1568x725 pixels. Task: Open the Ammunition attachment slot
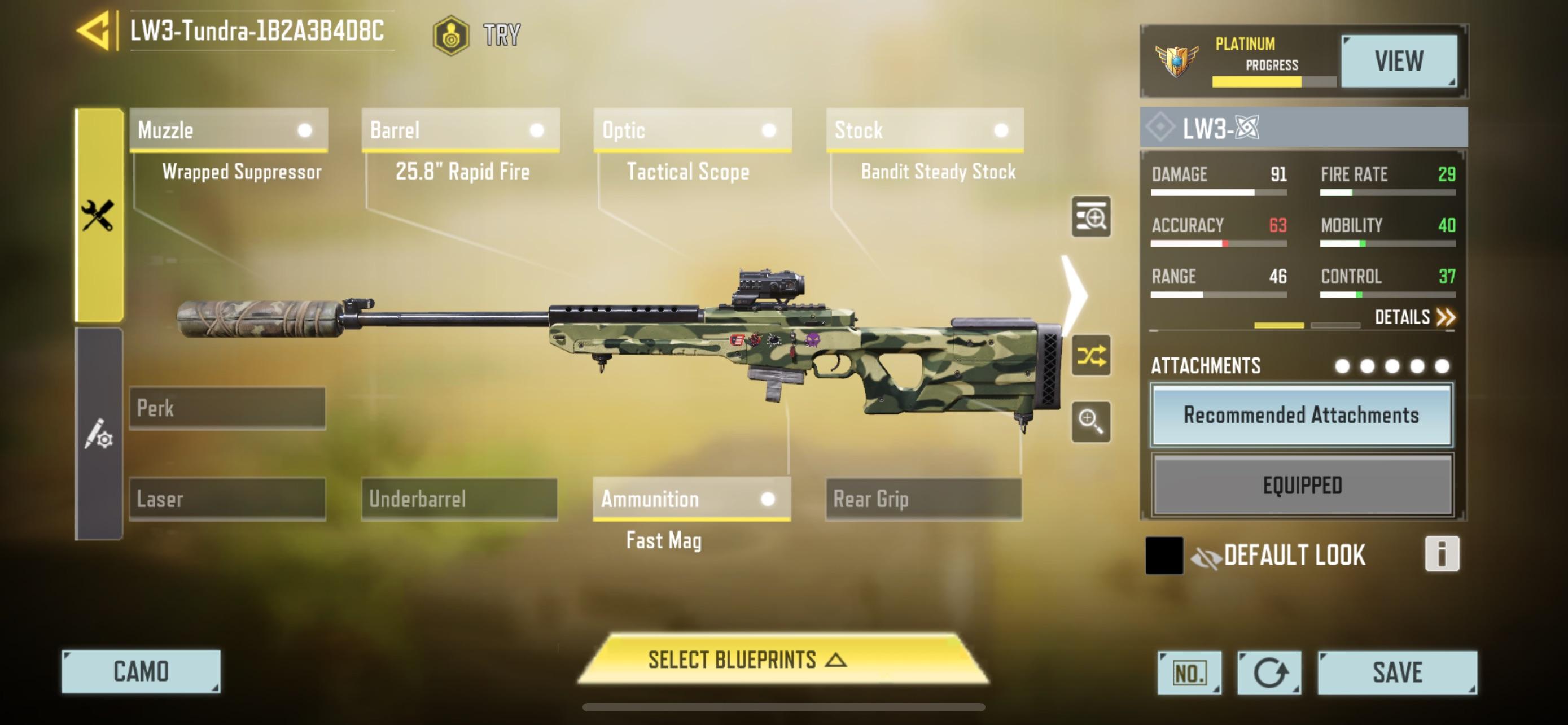tap(691, 499)
